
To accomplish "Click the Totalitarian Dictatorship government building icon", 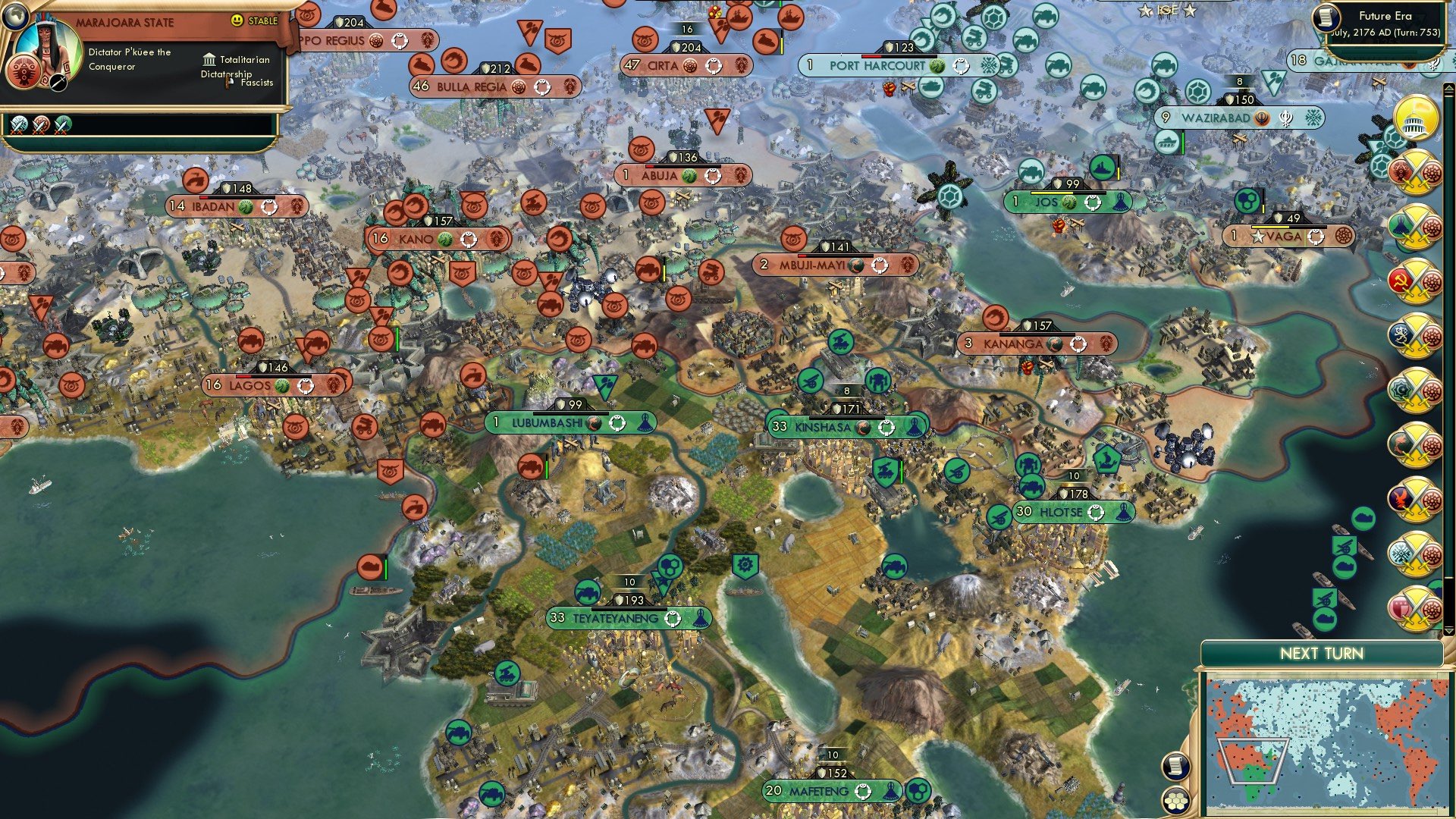I will coord(209,59).
